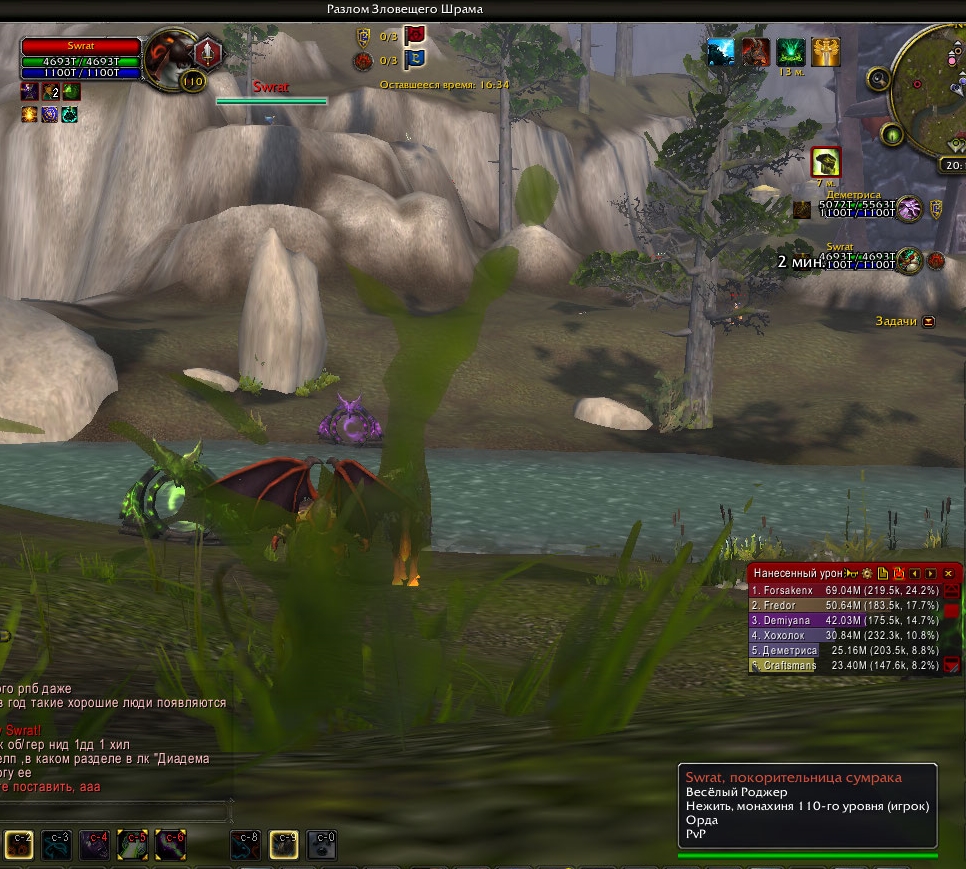Select Деметриса's party frame portrait
Screen dimensions: 966x869
[x=909, y=209]
